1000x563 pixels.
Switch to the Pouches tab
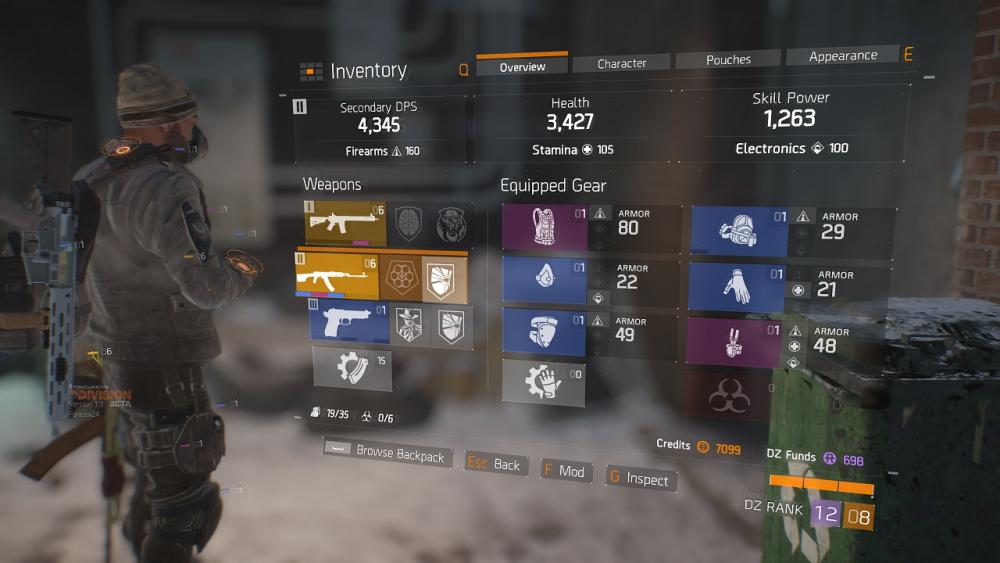click(728, 59)
